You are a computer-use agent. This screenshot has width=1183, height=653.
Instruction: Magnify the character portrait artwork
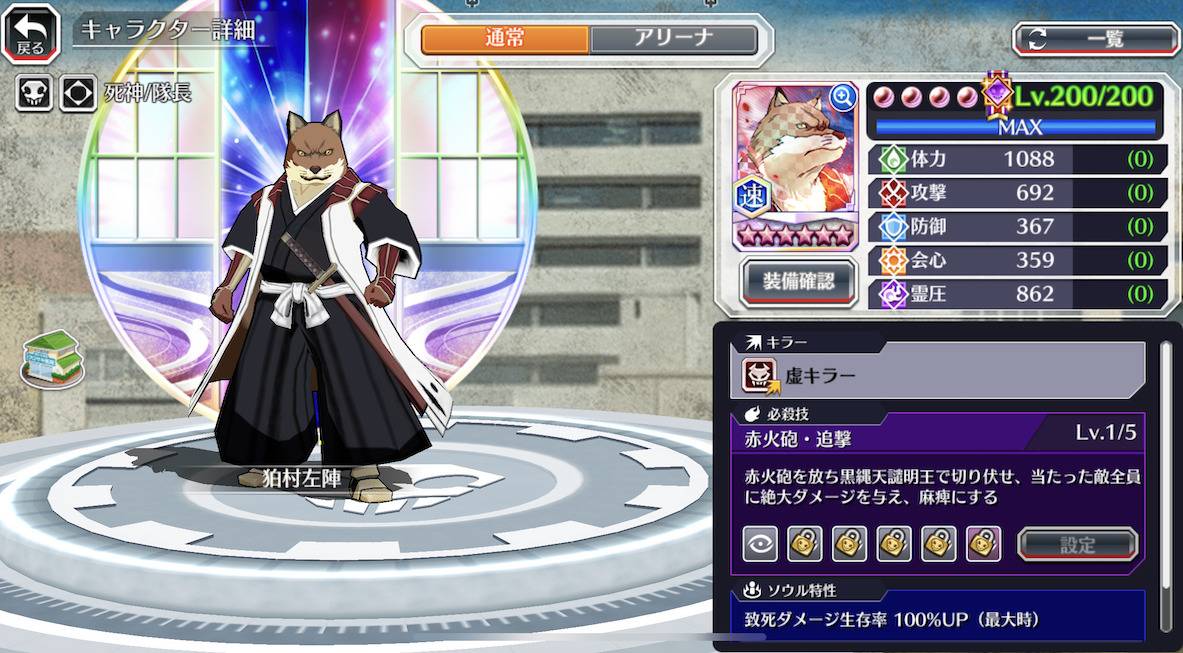click(x=842, y=96)
